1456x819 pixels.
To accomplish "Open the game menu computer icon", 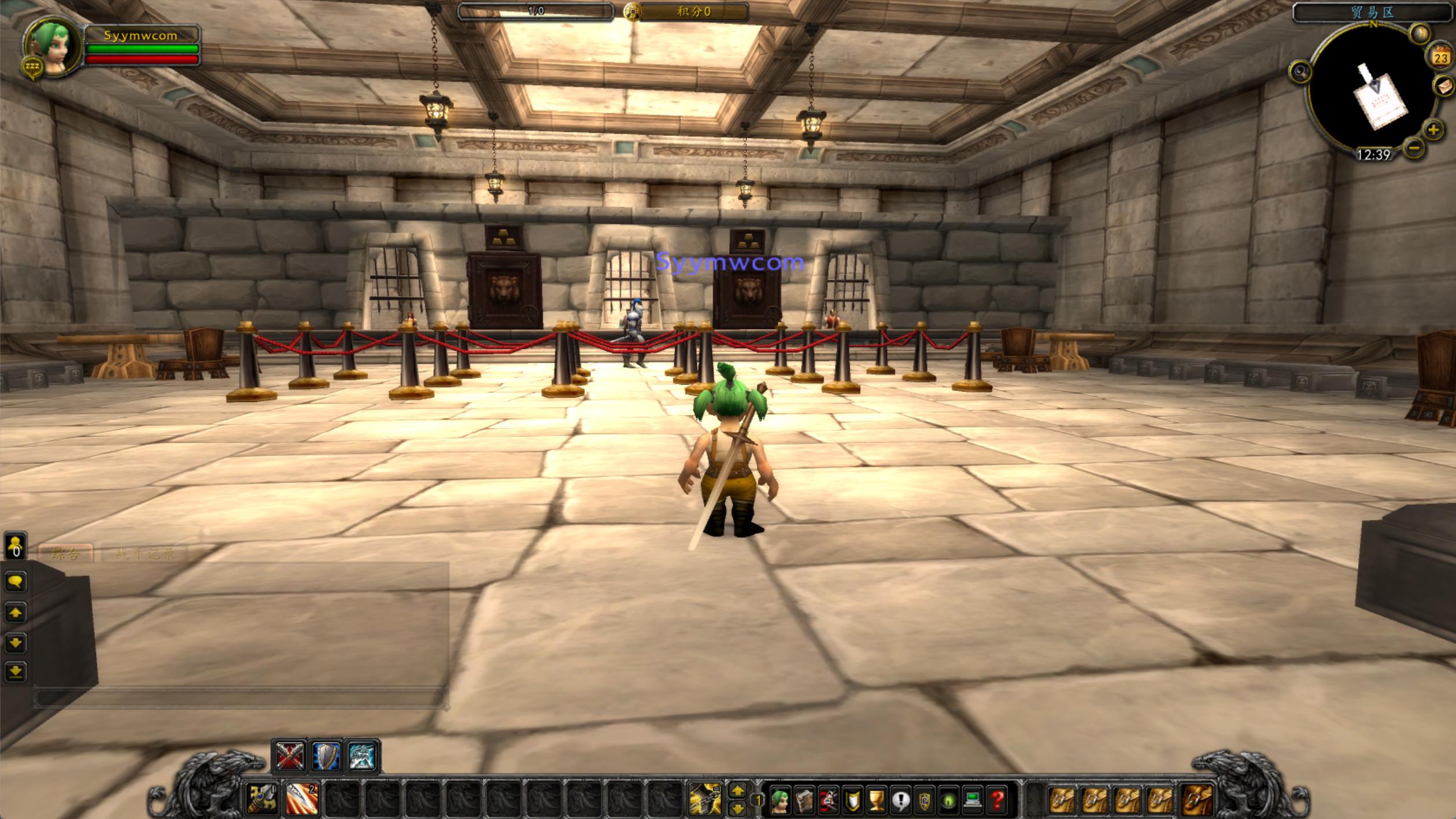I will coord(973,800).
